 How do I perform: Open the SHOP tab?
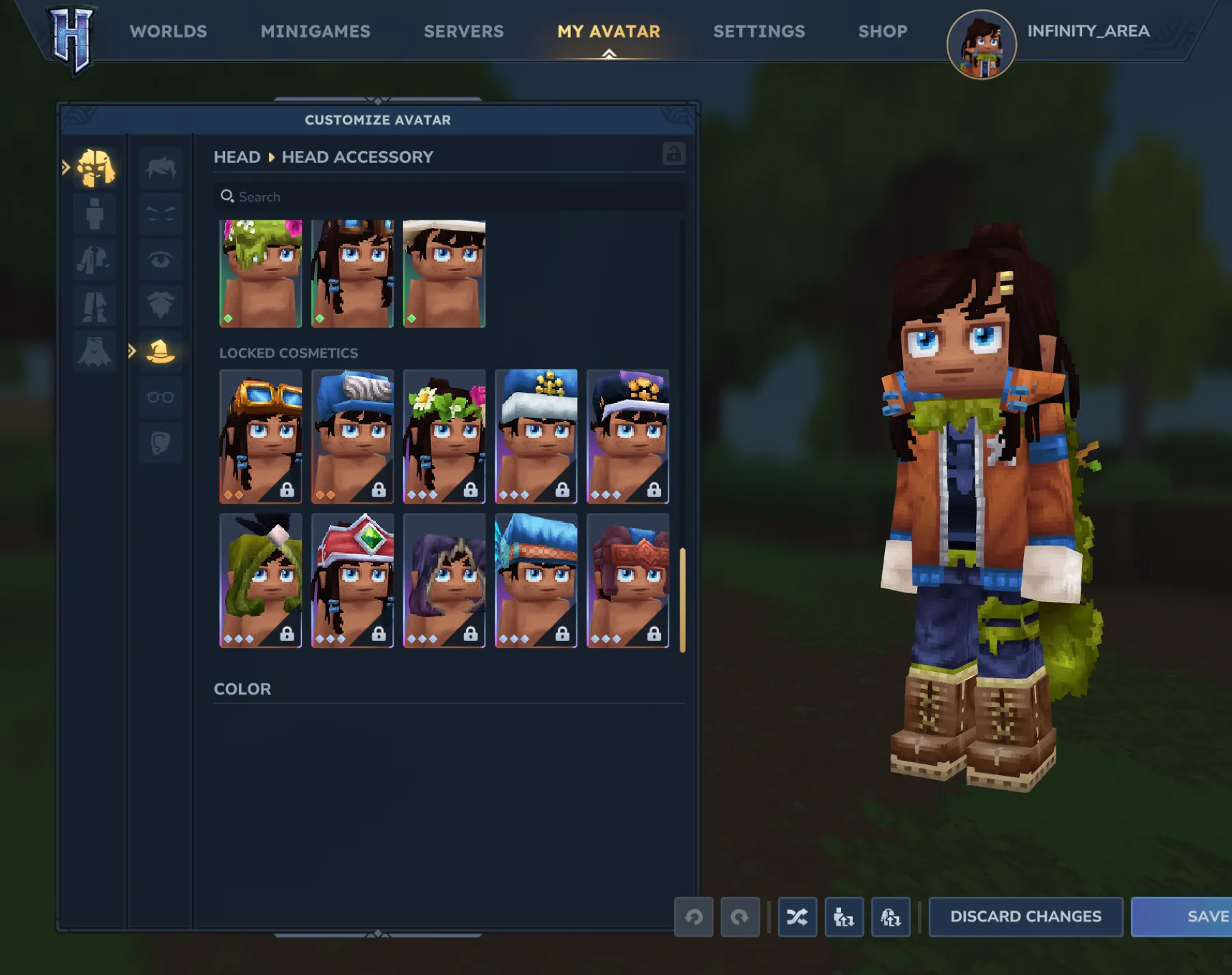click(x=882, y=31)
